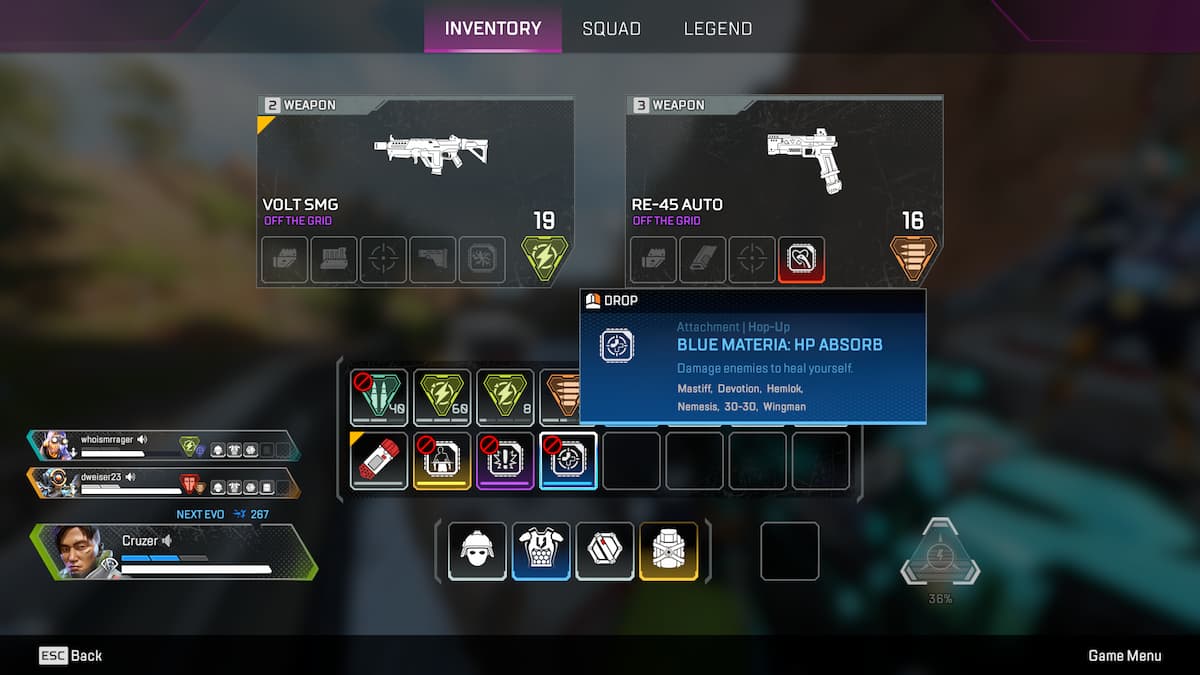Choose the knockdown shield slot
Screen dimensions: 1200x675
(x=605, y=551)
